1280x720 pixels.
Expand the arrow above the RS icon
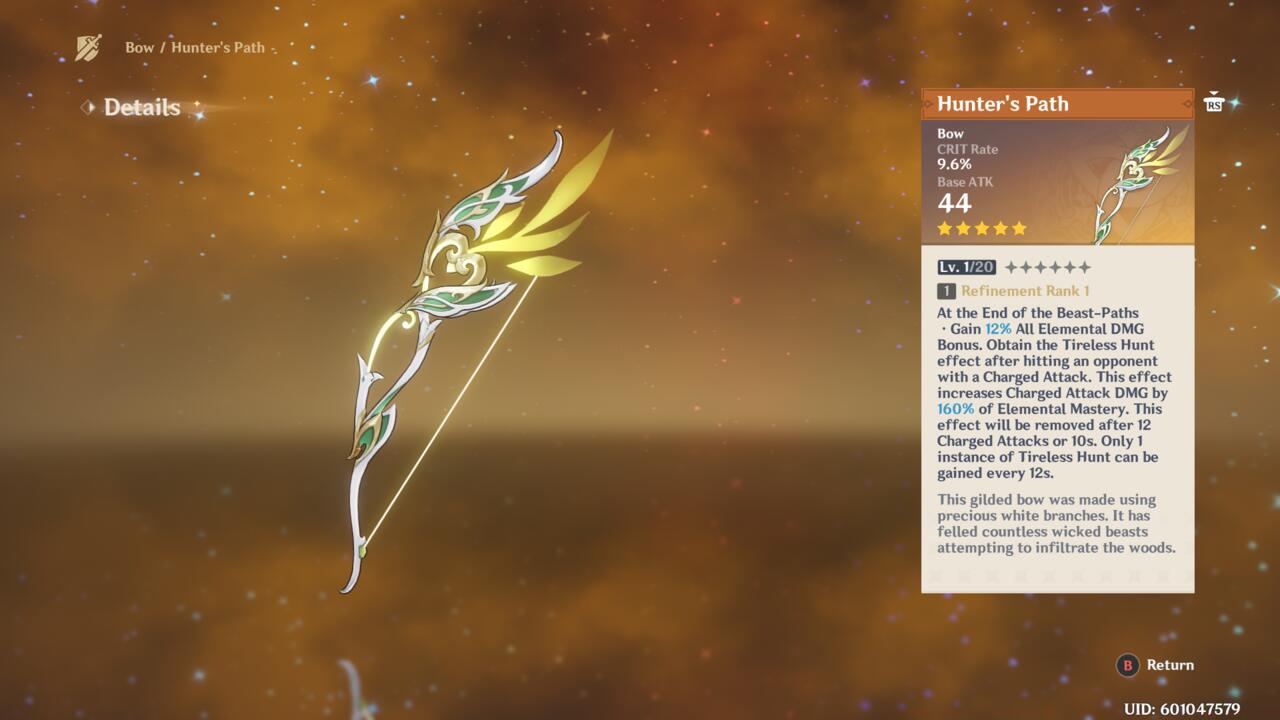pos(1214,92)
